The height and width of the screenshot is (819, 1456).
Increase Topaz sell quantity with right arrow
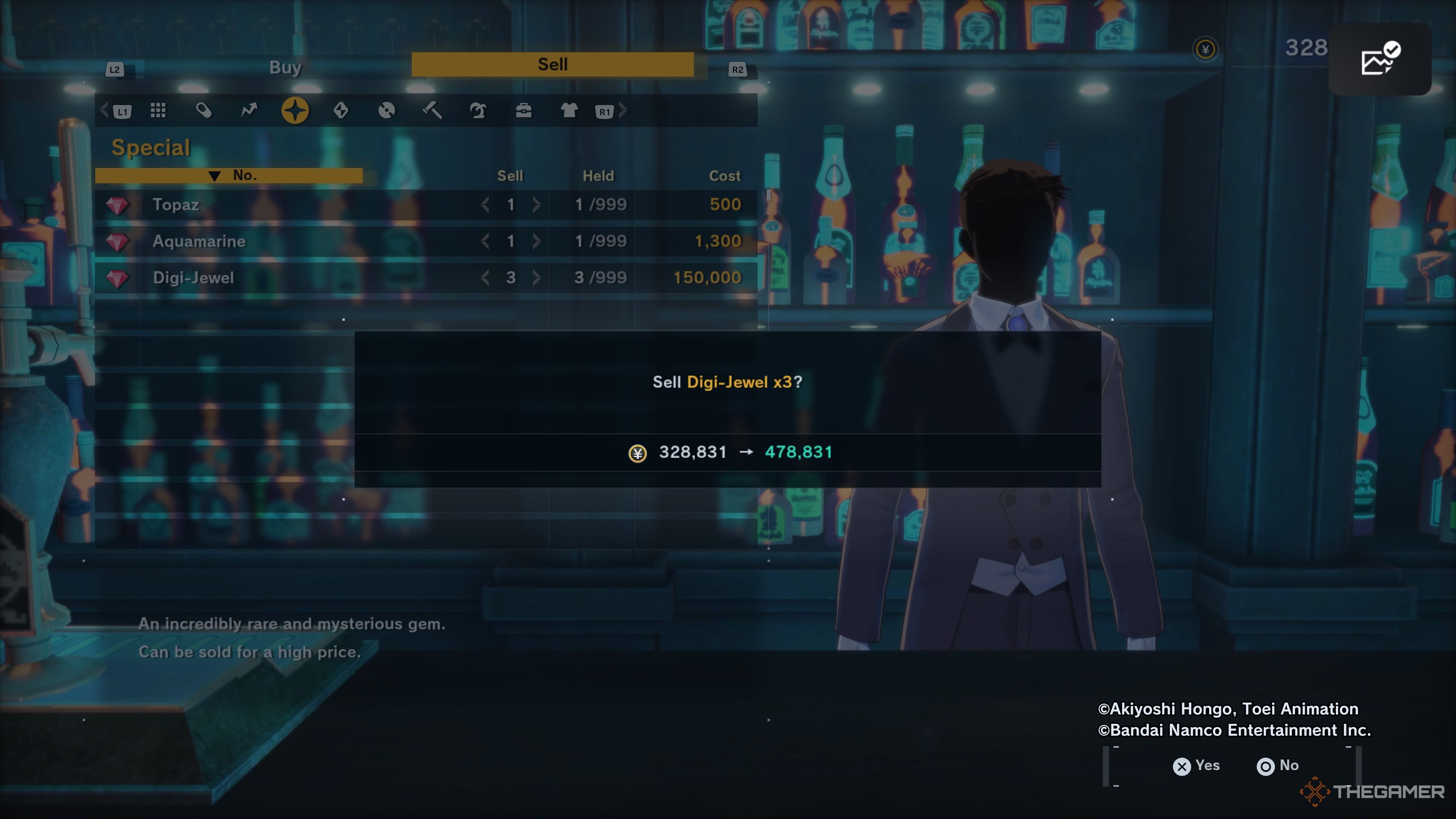pyautogui.click(x=537, y=205)
